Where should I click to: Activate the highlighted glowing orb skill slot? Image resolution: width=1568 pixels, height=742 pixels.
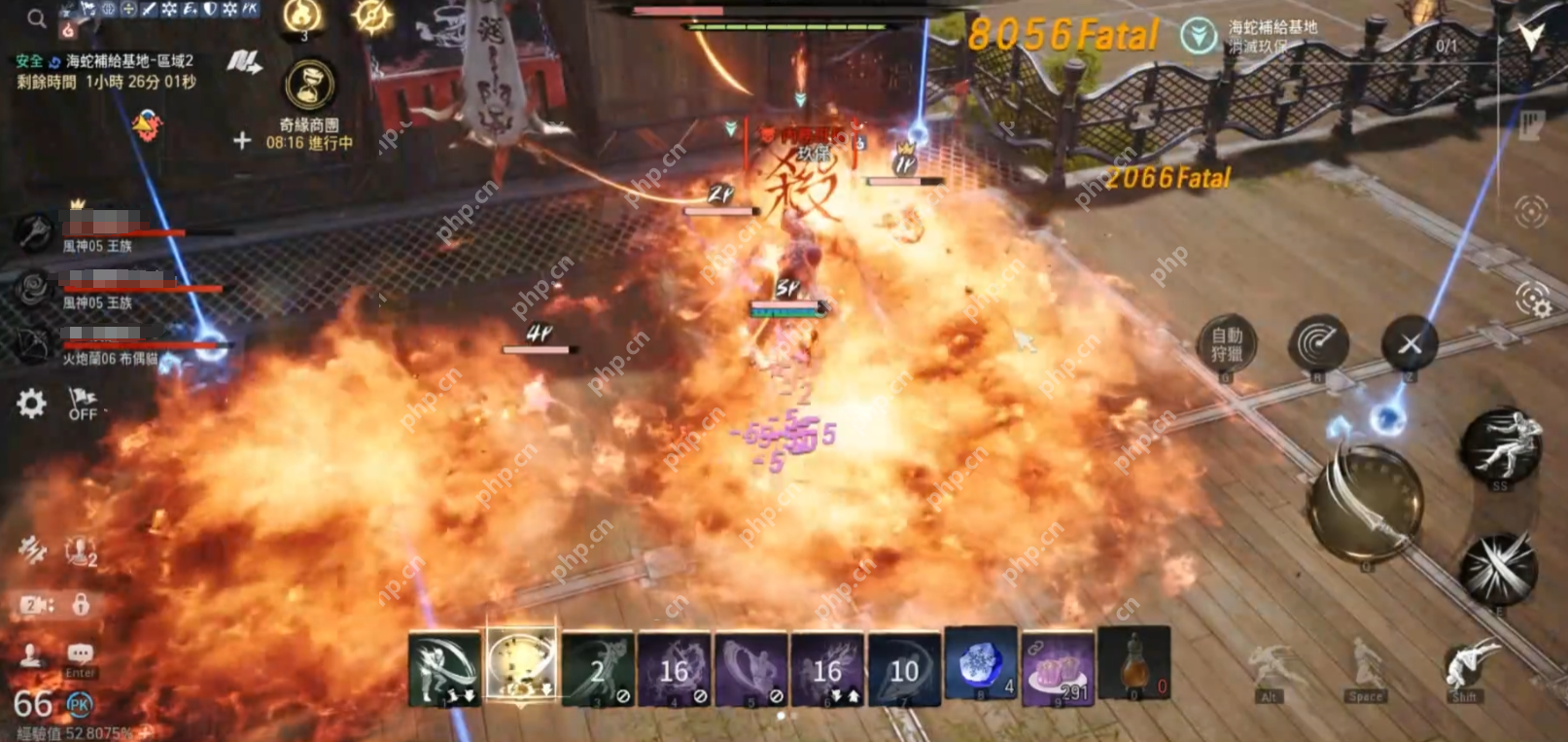521,665
